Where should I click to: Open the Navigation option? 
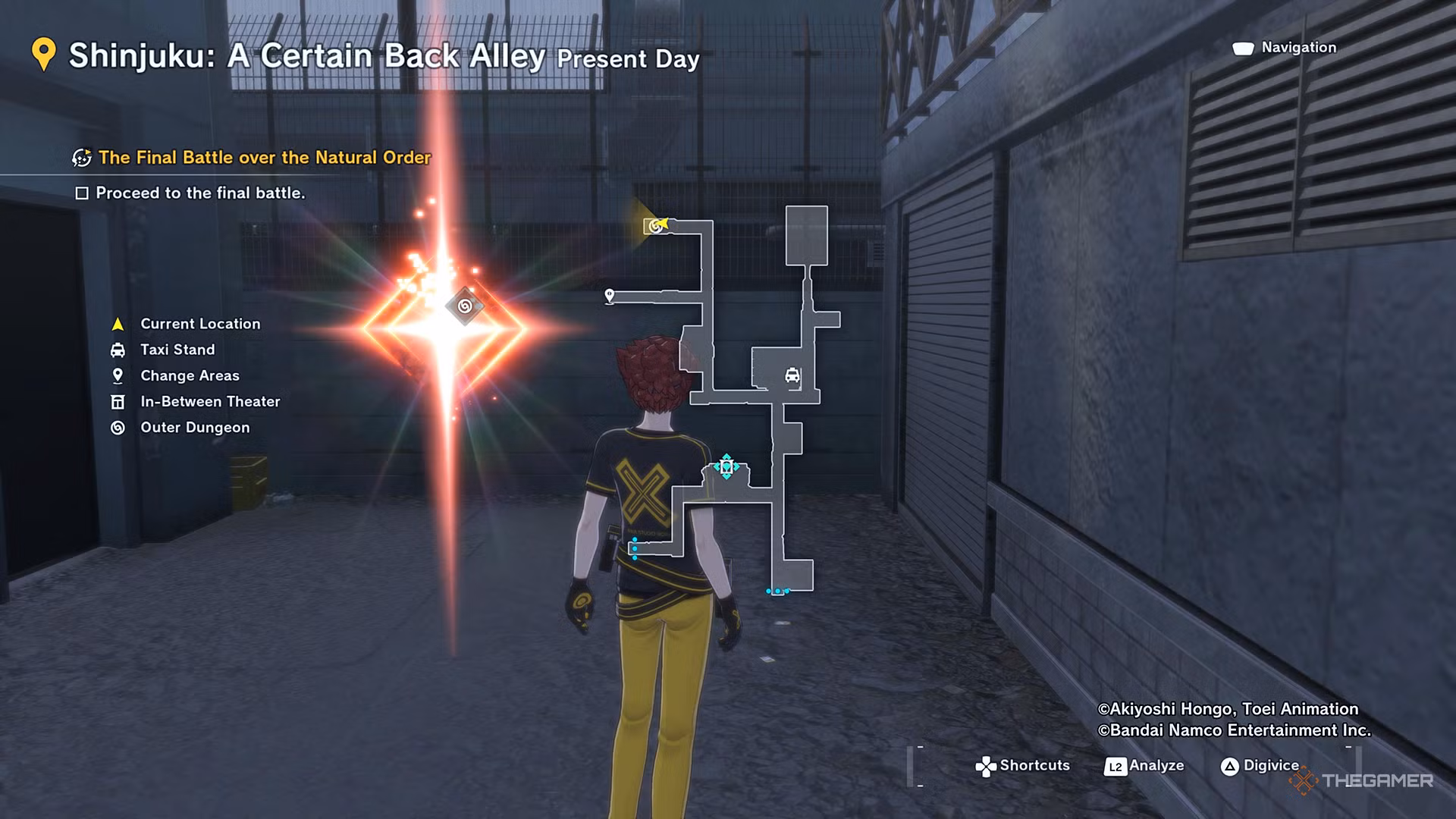click(1298, 48)
